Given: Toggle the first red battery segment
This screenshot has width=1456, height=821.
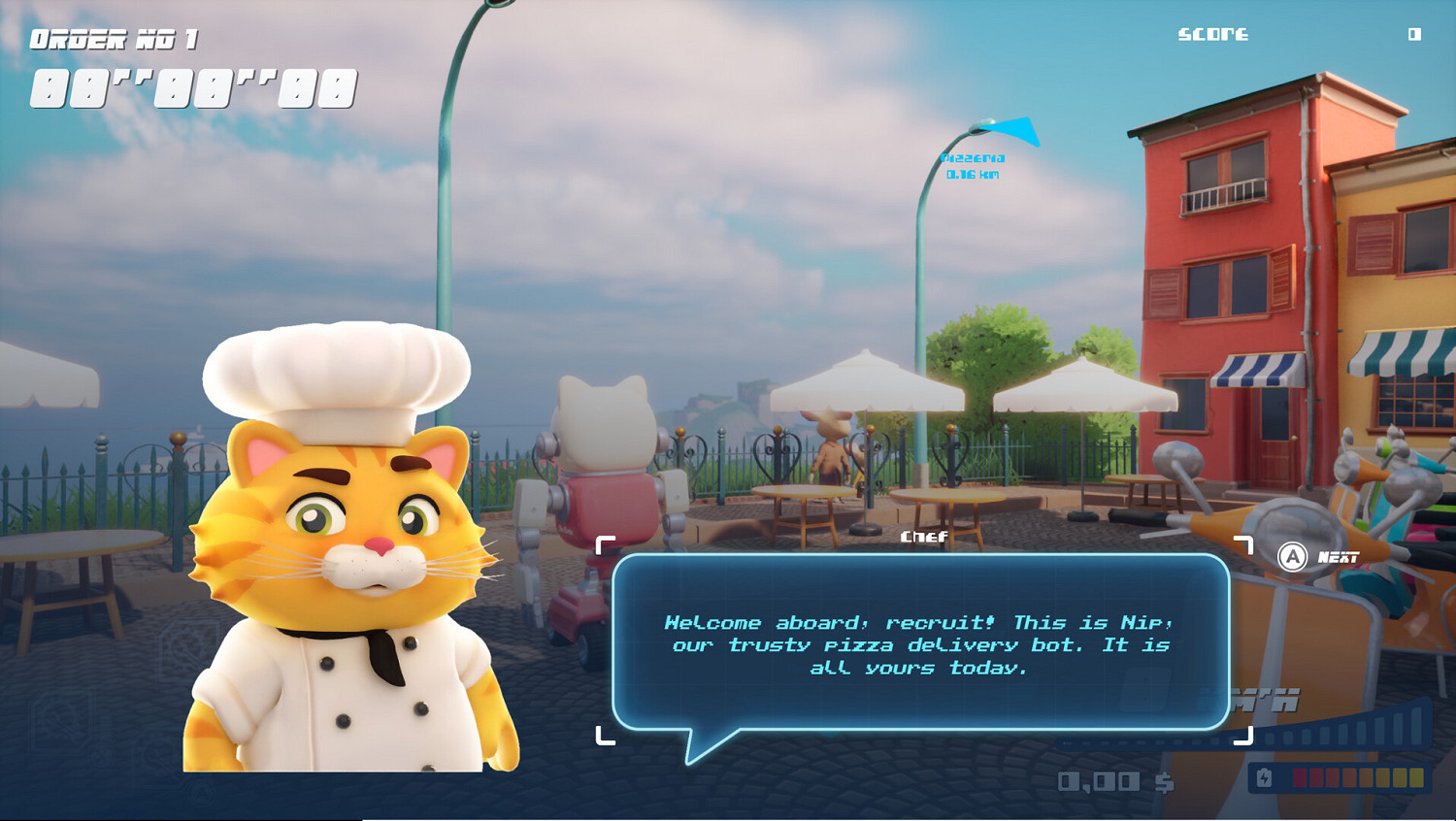Looking at the screenshot, I should [1300, 777].
